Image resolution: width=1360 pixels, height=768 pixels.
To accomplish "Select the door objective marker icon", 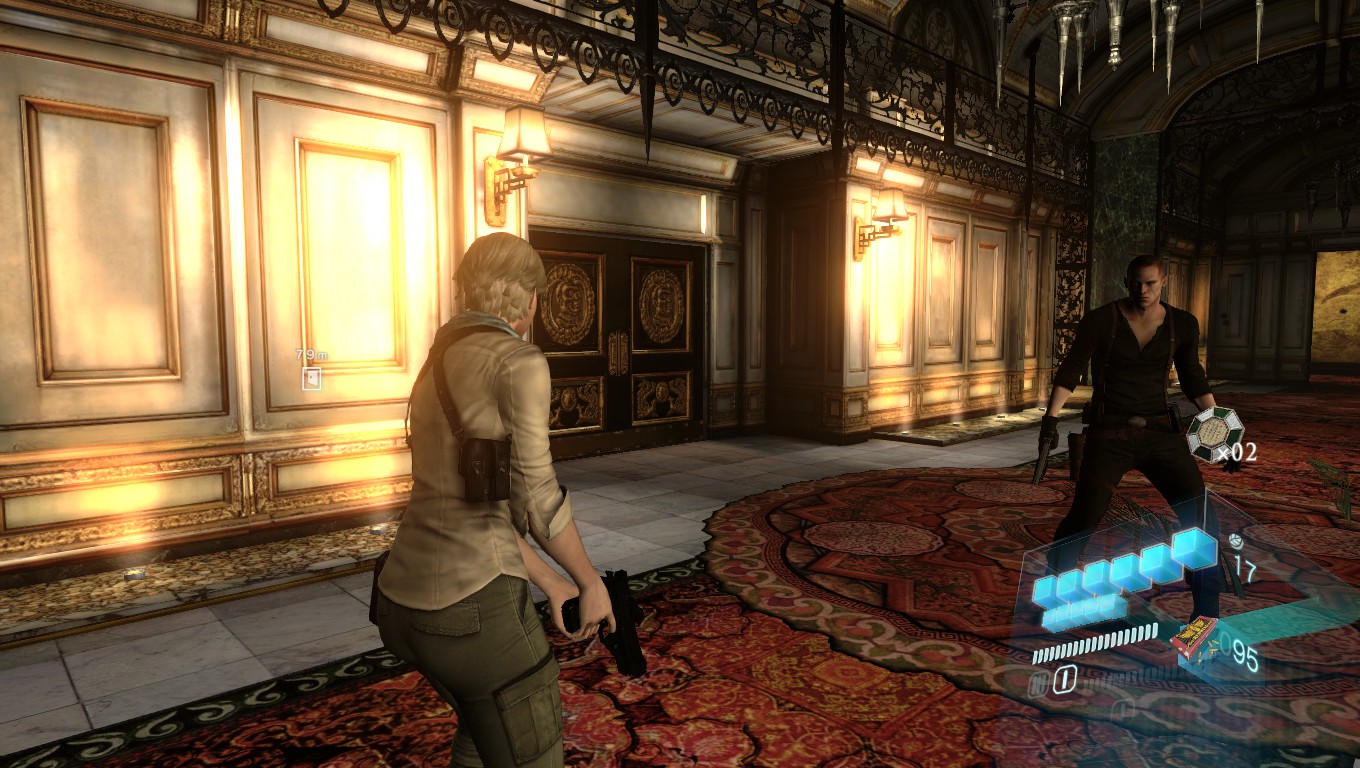I will [312, 378].
